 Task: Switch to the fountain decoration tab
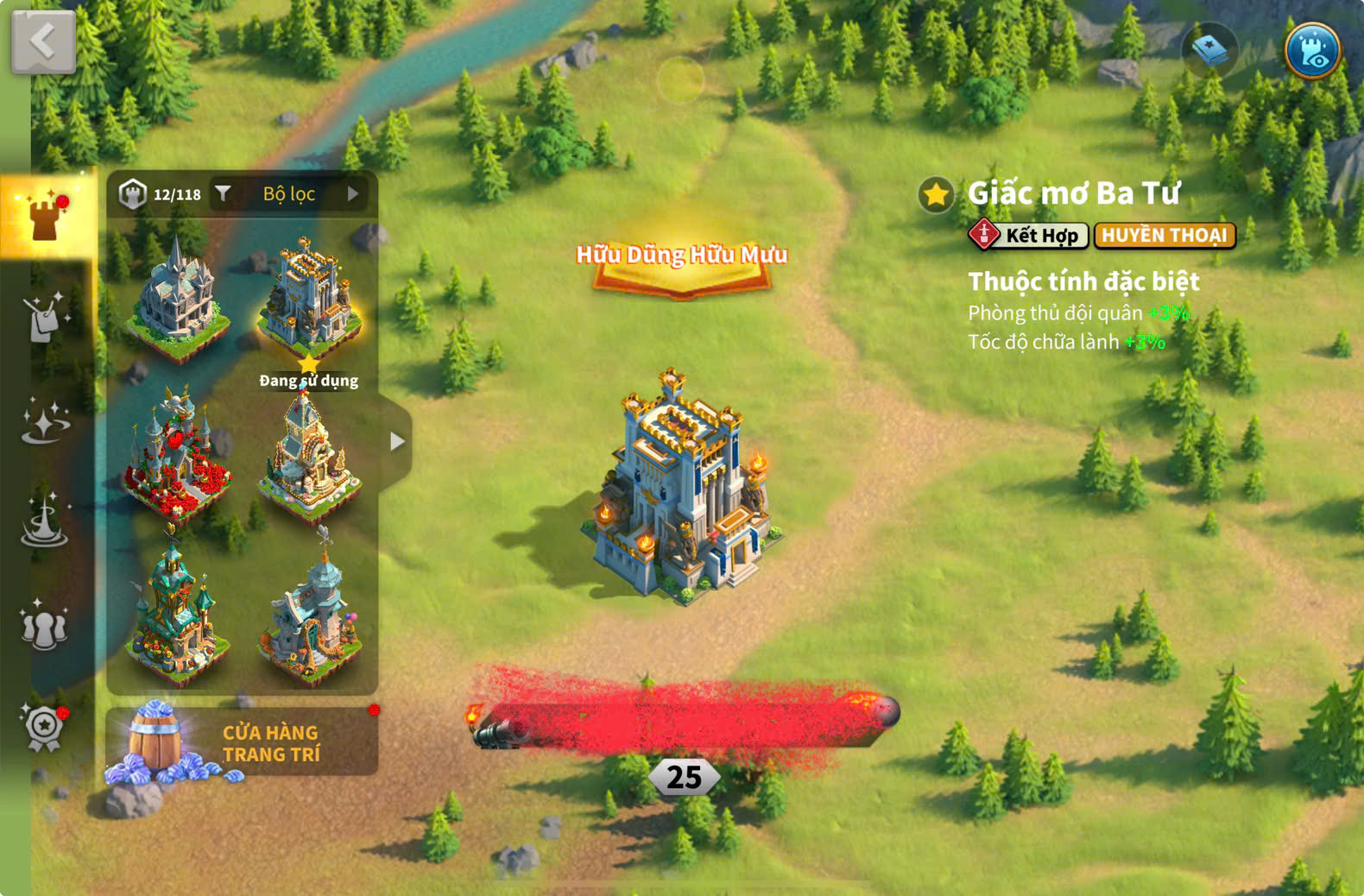44,521
